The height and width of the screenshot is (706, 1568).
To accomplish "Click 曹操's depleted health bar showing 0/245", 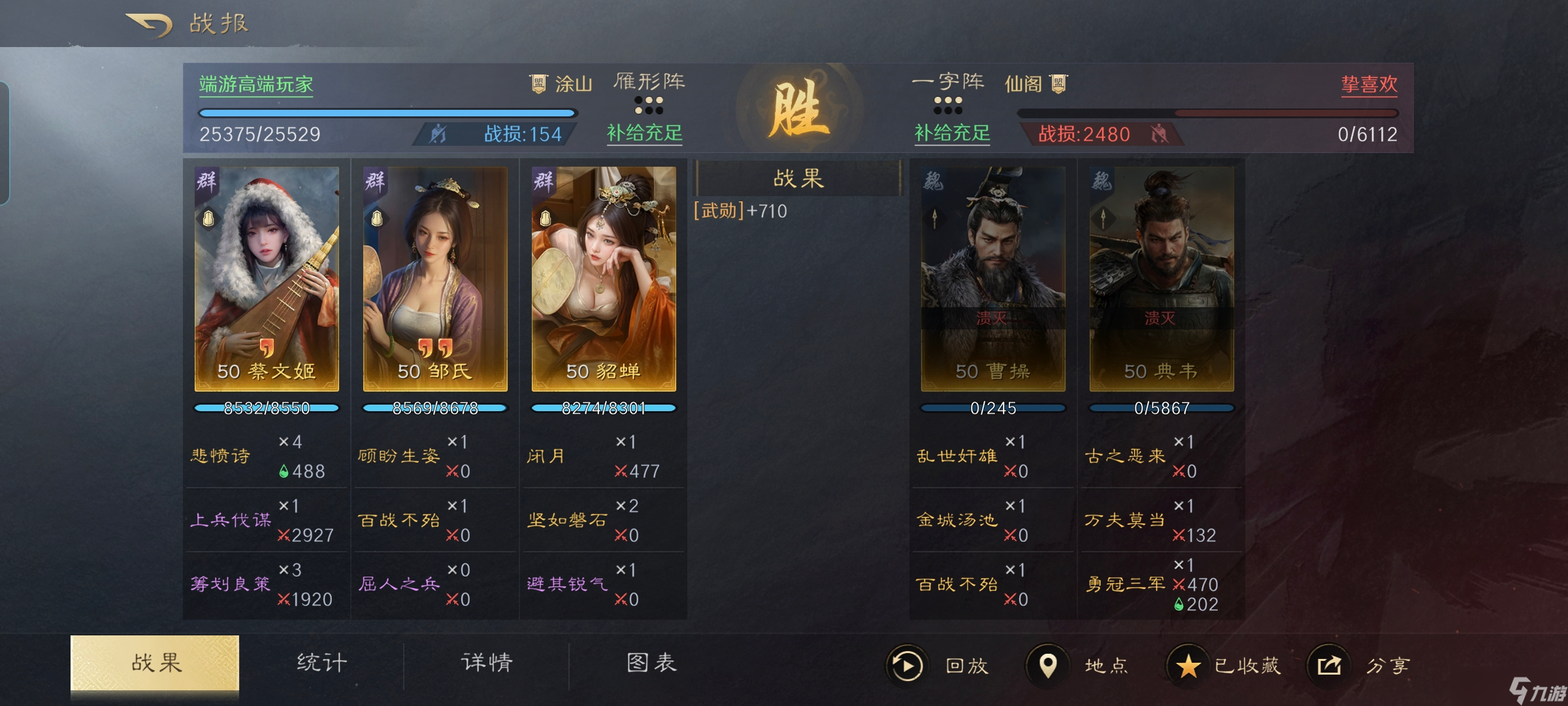I will [992, 407].
